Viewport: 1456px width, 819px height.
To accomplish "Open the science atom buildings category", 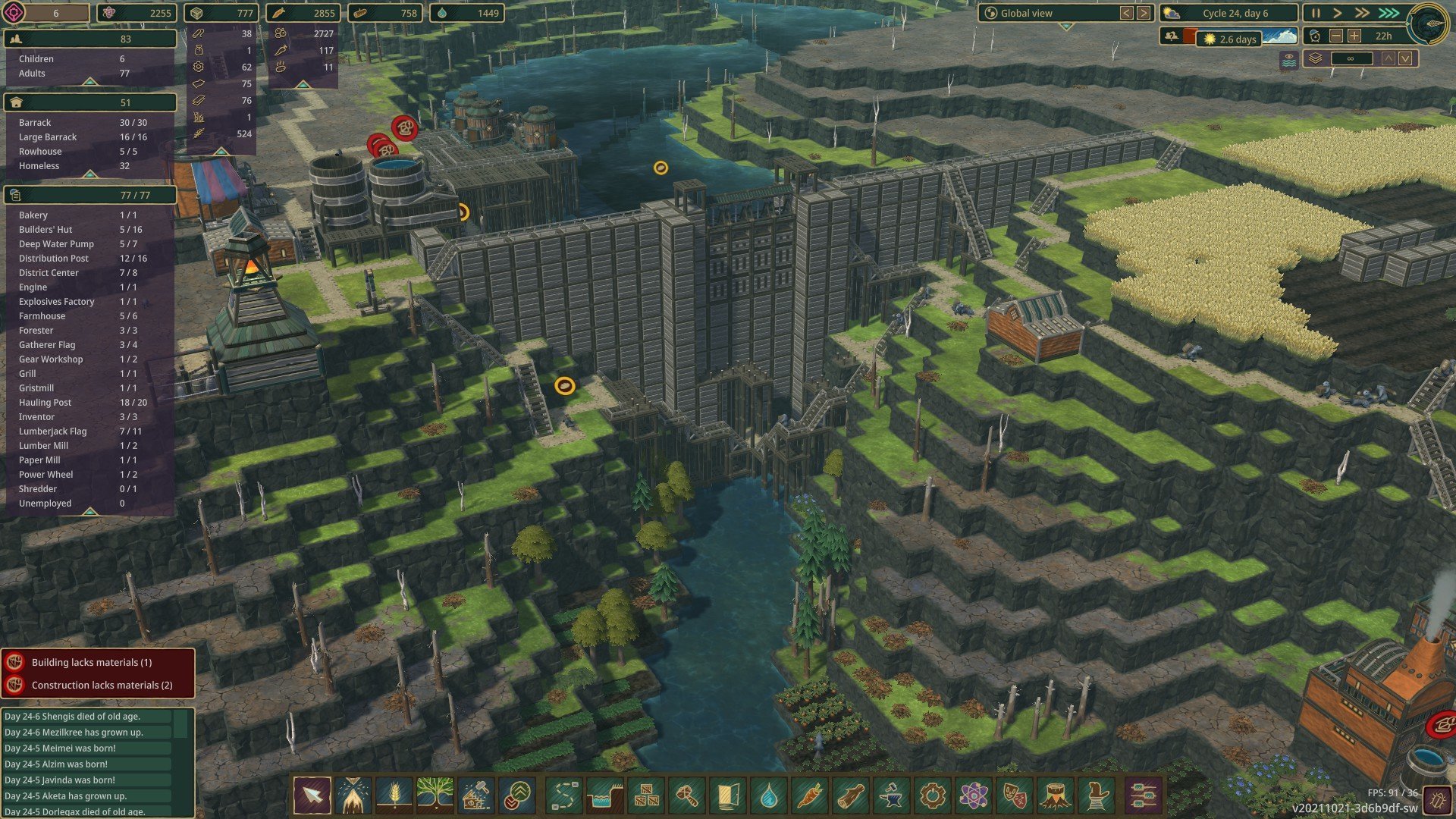I will (974, 795).
